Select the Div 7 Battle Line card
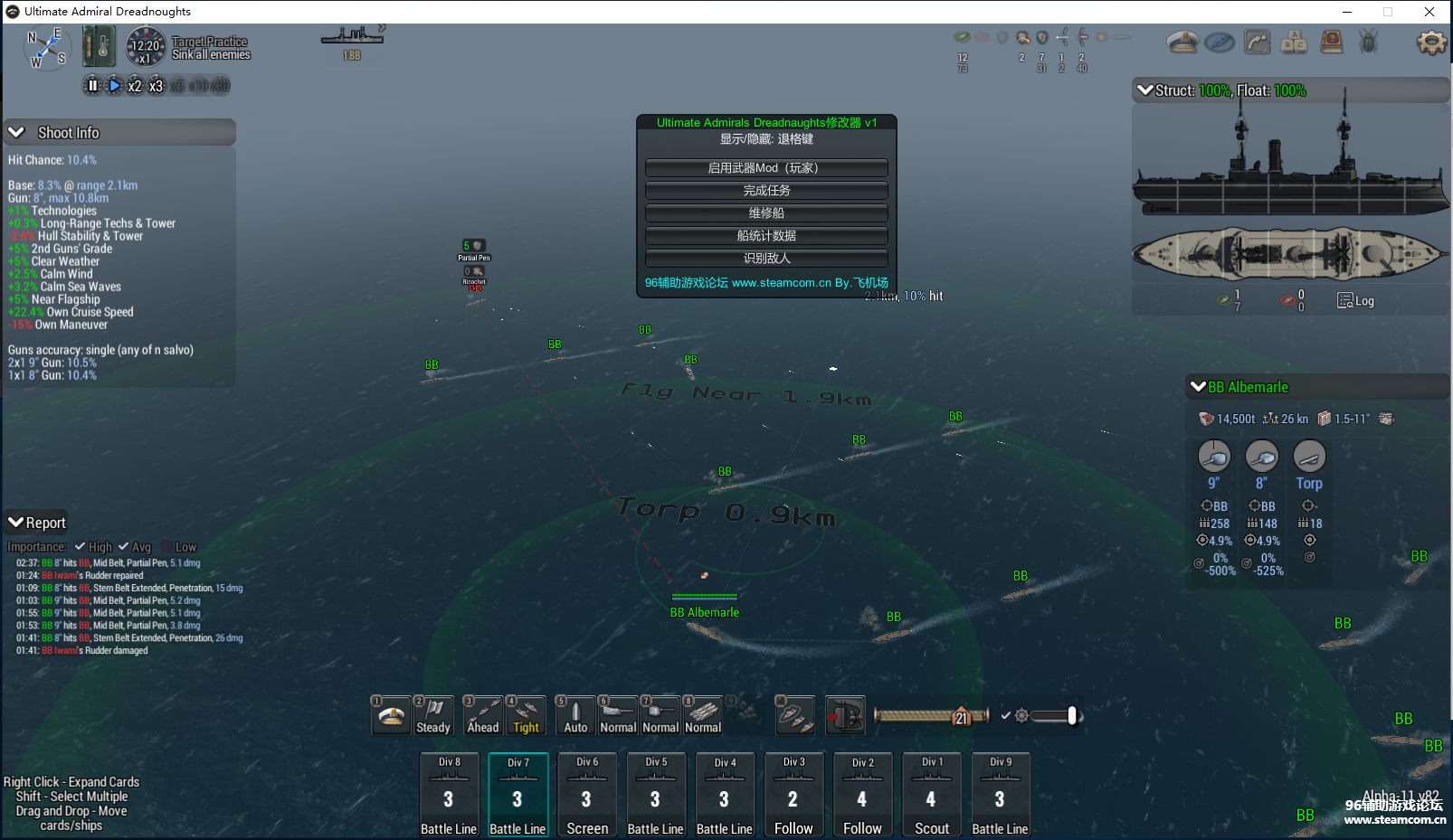1453x840 pixels. tap(518, 795)
